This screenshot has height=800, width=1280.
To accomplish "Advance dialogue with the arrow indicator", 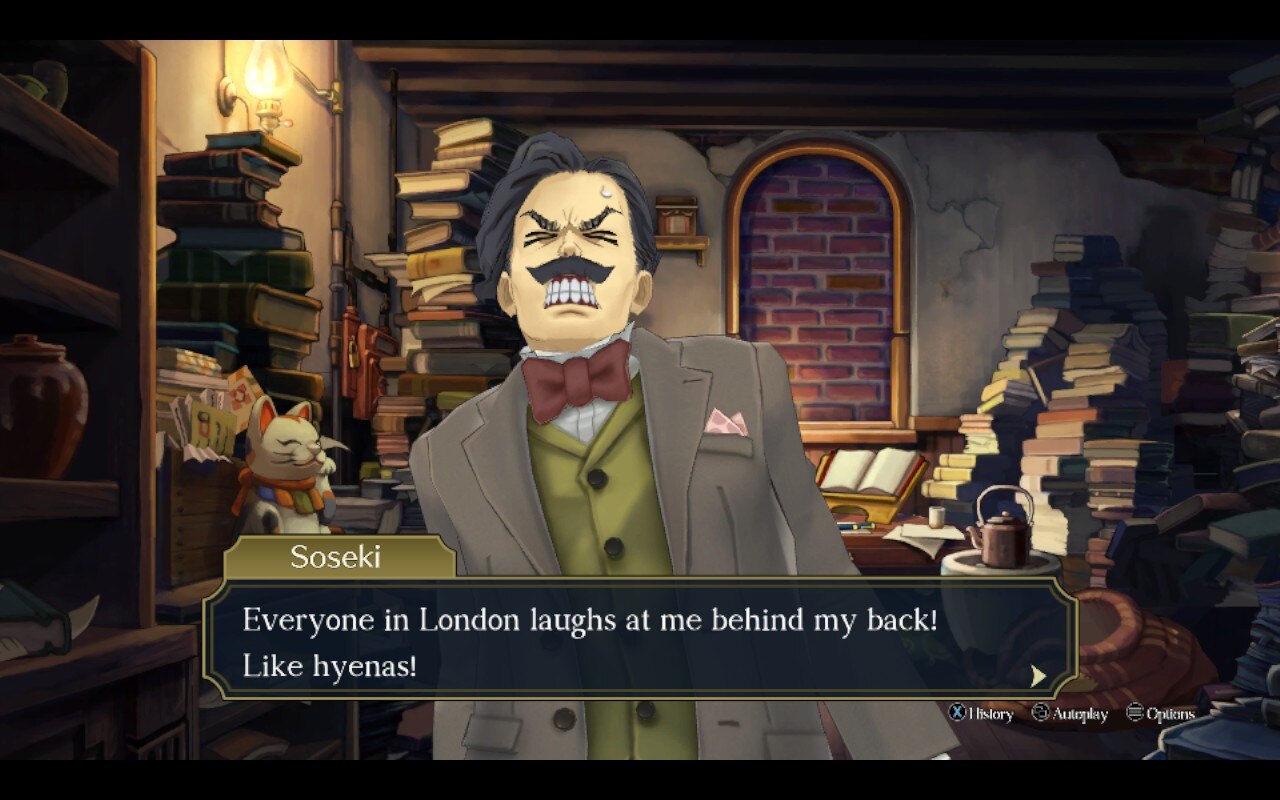I will [1039, 676].
